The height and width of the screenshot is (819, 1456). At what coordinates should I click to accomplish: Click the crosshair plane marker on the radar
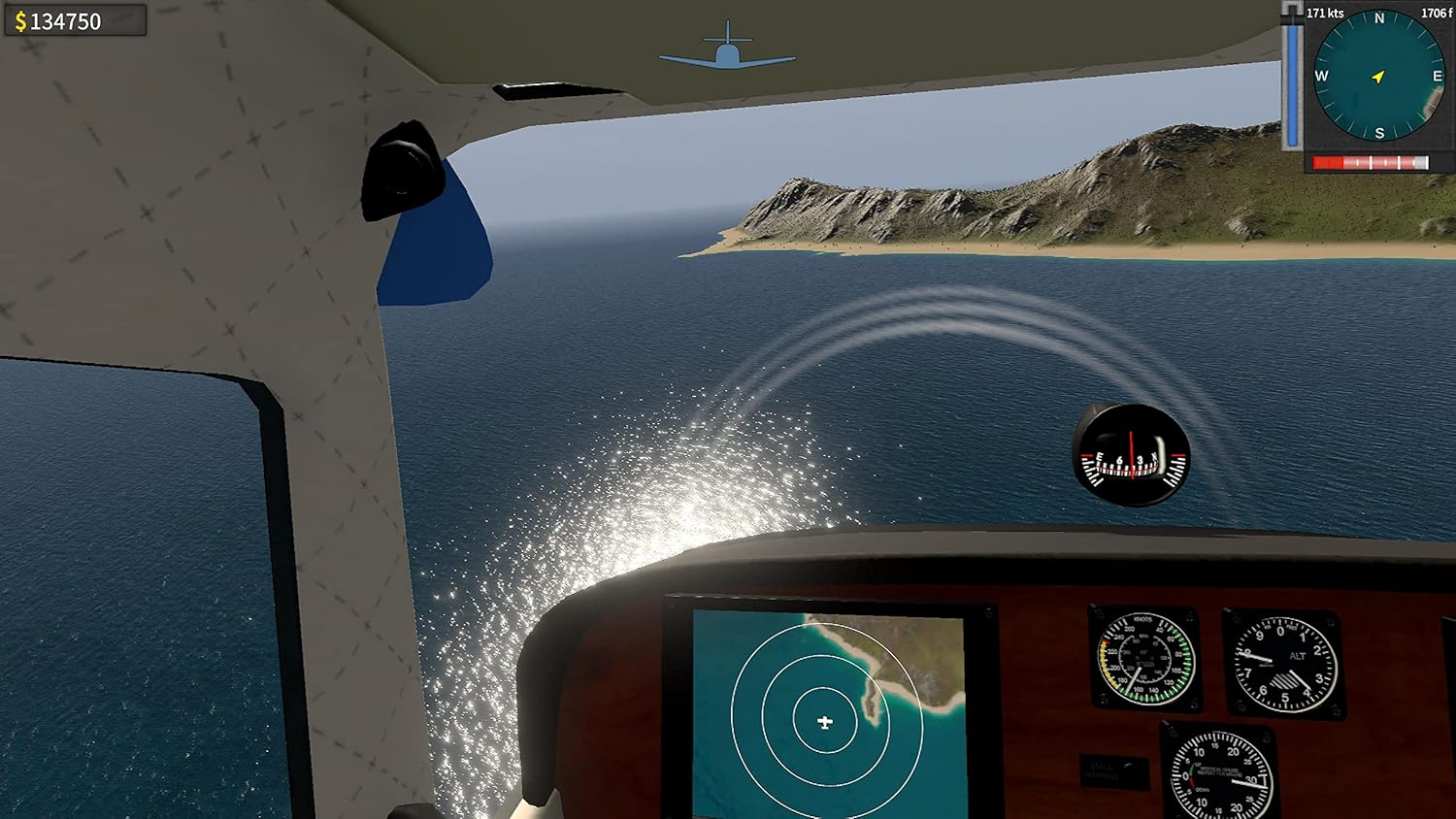pyautogui.click(x=826, y=722)
